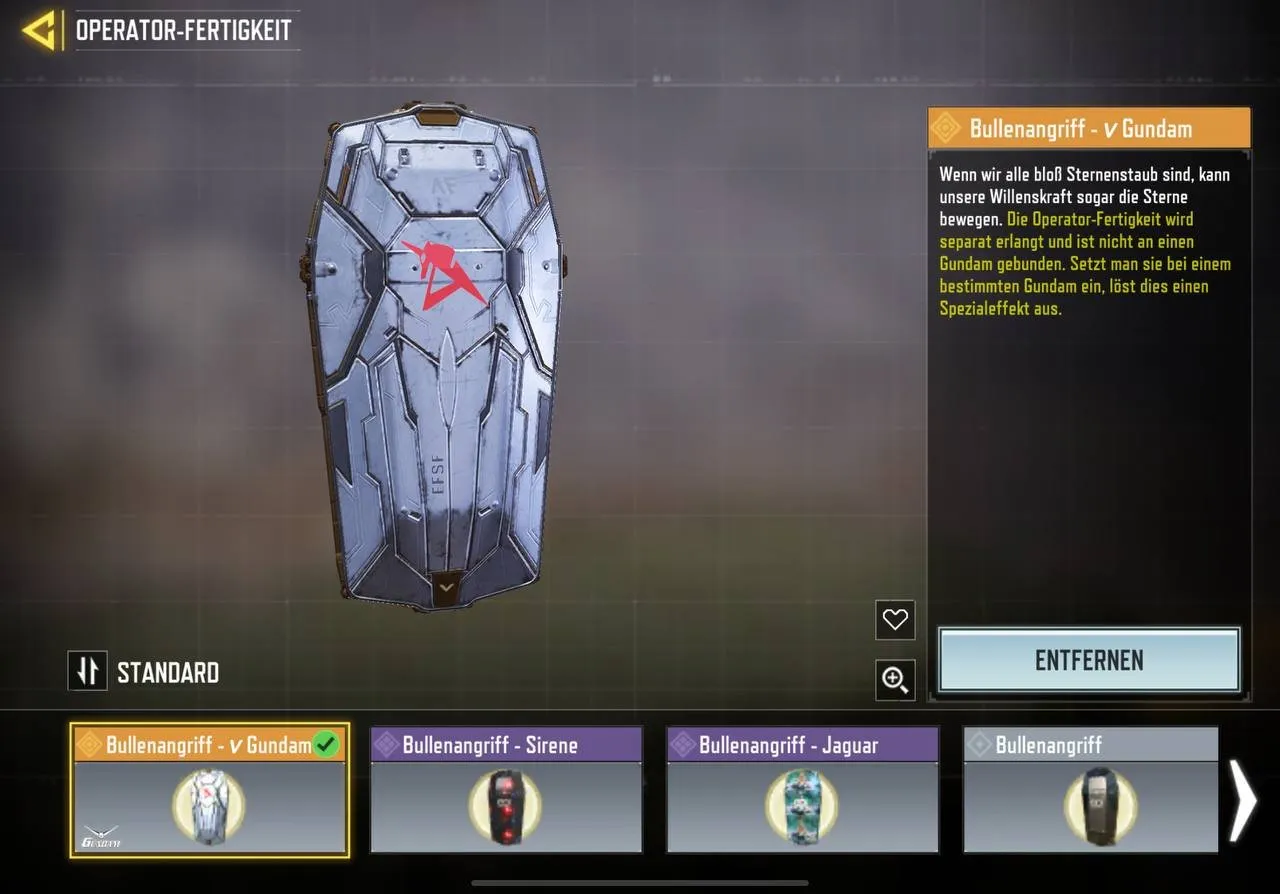Click the purple diamond icon on the Sirene card
Viewport: 1280px width, 894px height.
point(386,744)
